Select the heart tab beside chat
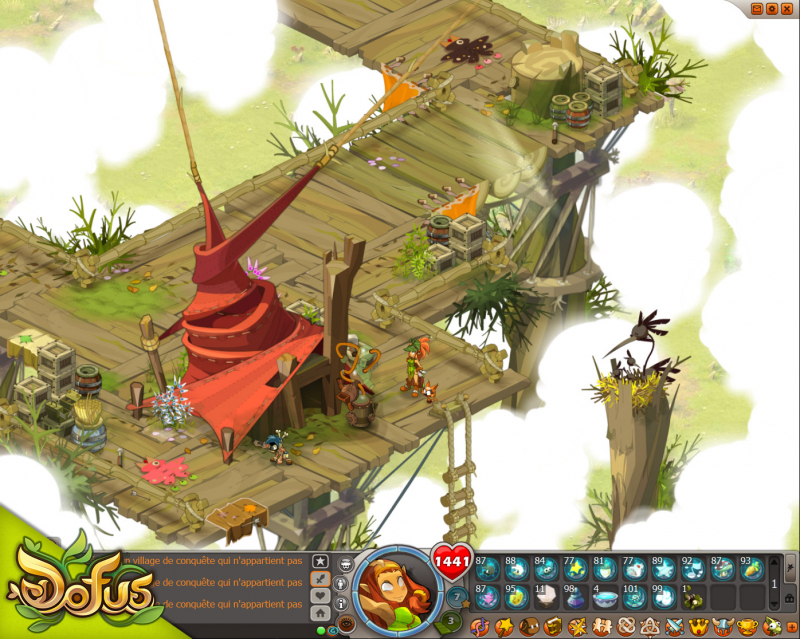 pyautogui.click(x=320, y=596)
